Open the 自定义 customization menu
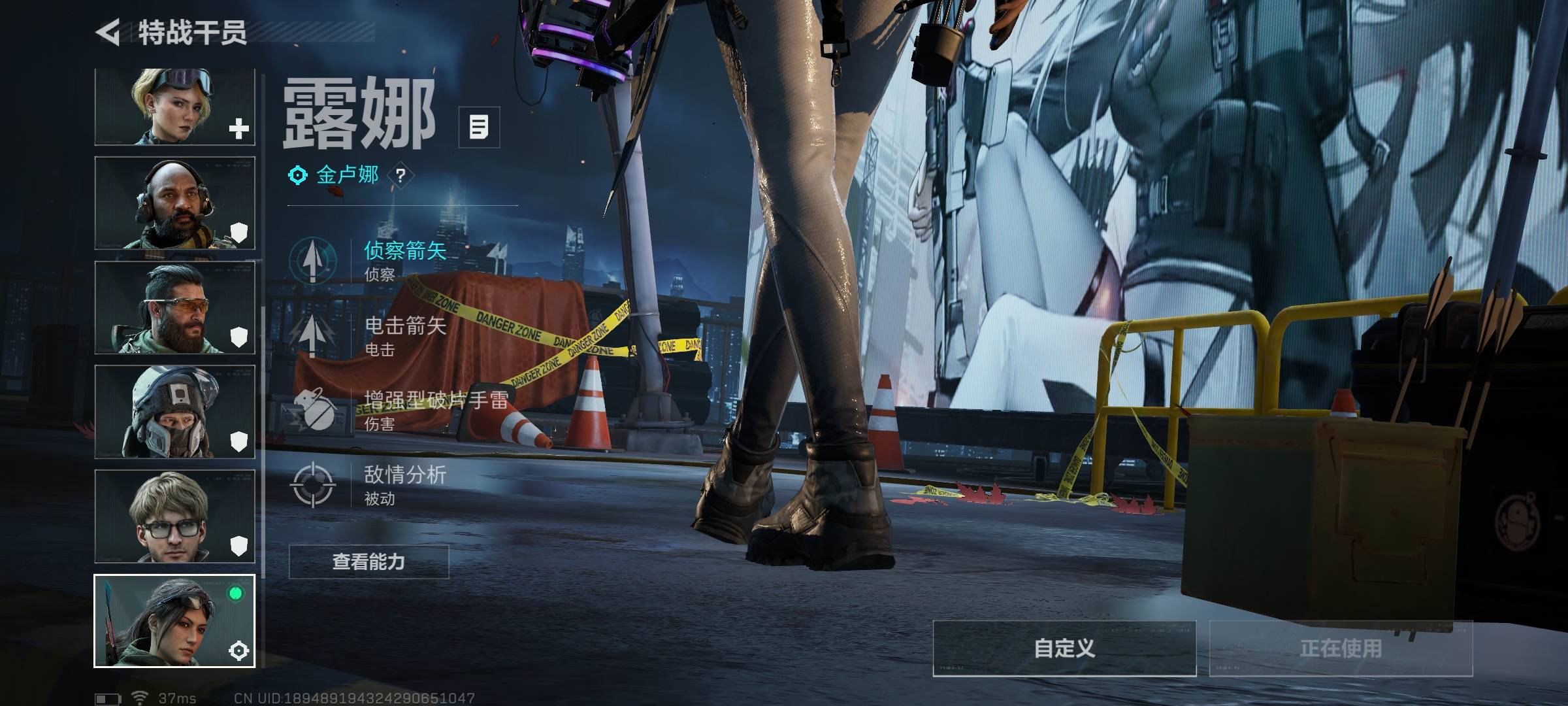 tap(1064, 648)
